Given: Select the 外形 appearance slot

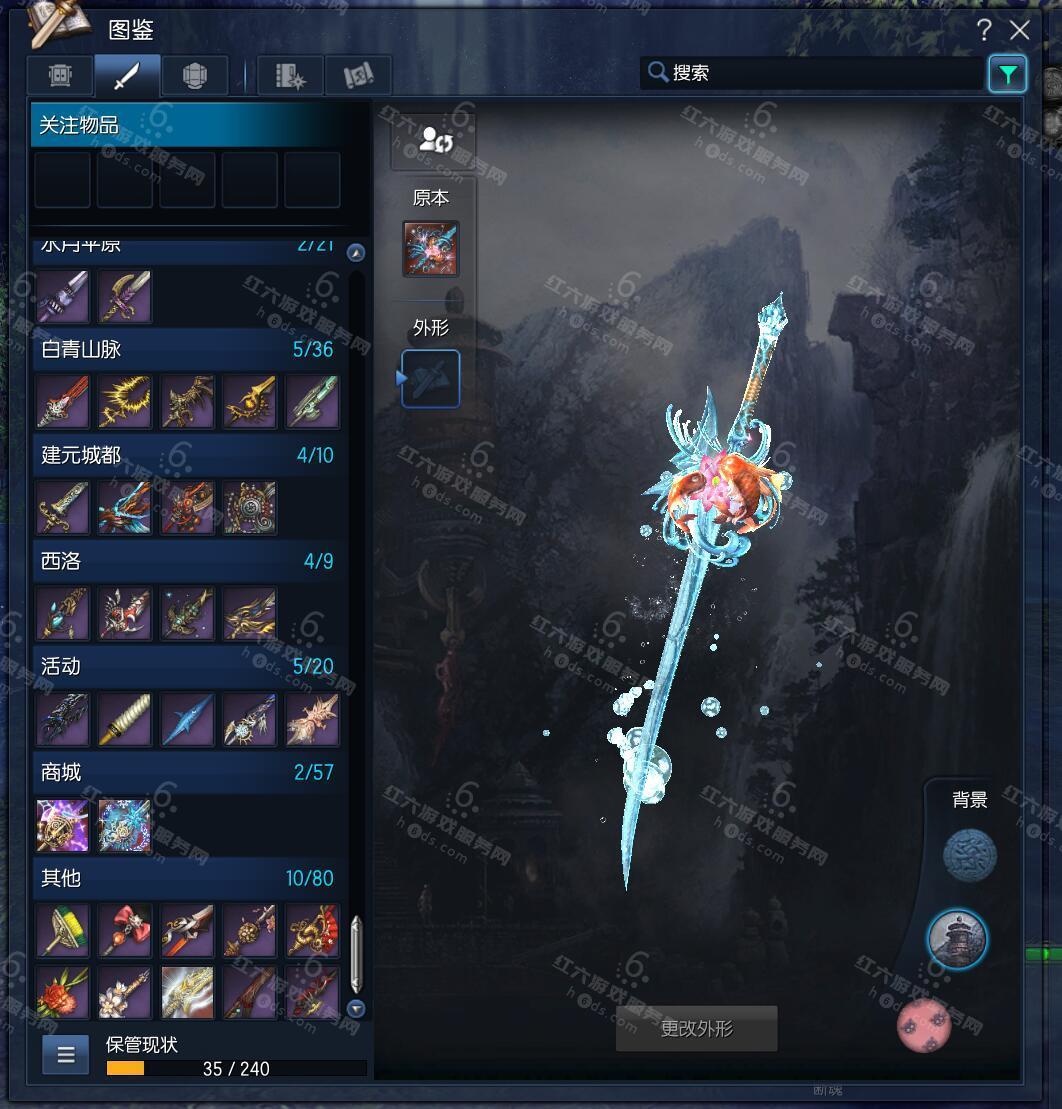Looking at the screenshot, I should (x=431, y=379).
